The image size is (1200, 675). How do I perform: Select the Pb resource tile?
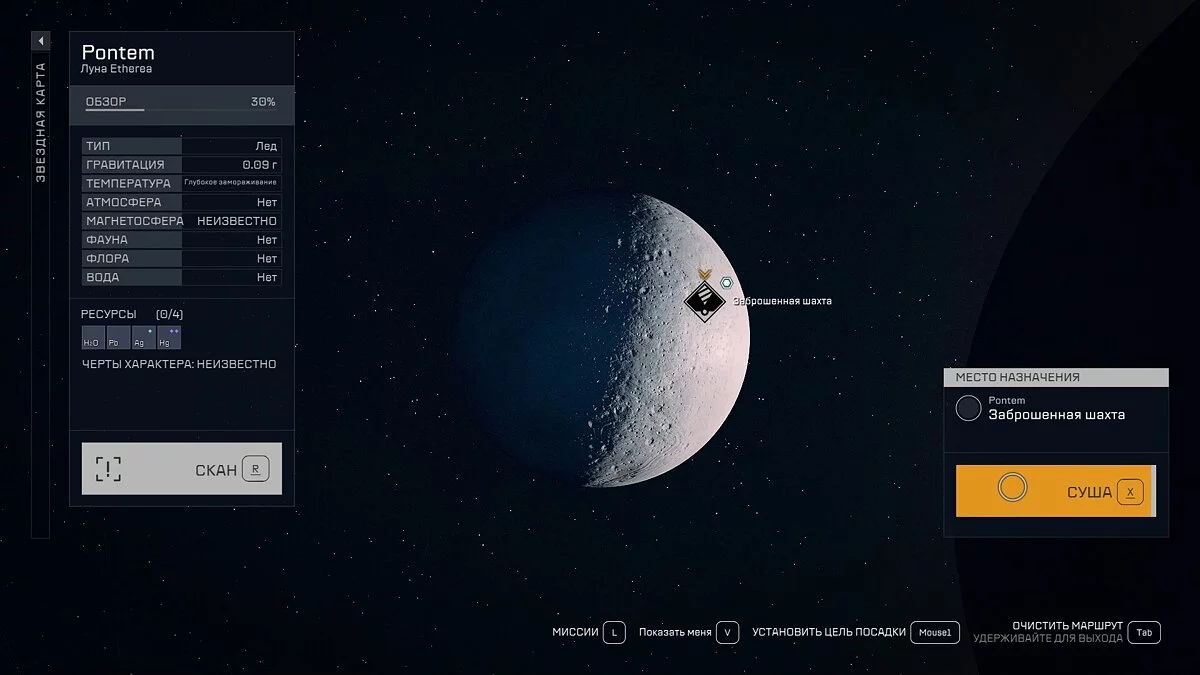pos(117,338)
